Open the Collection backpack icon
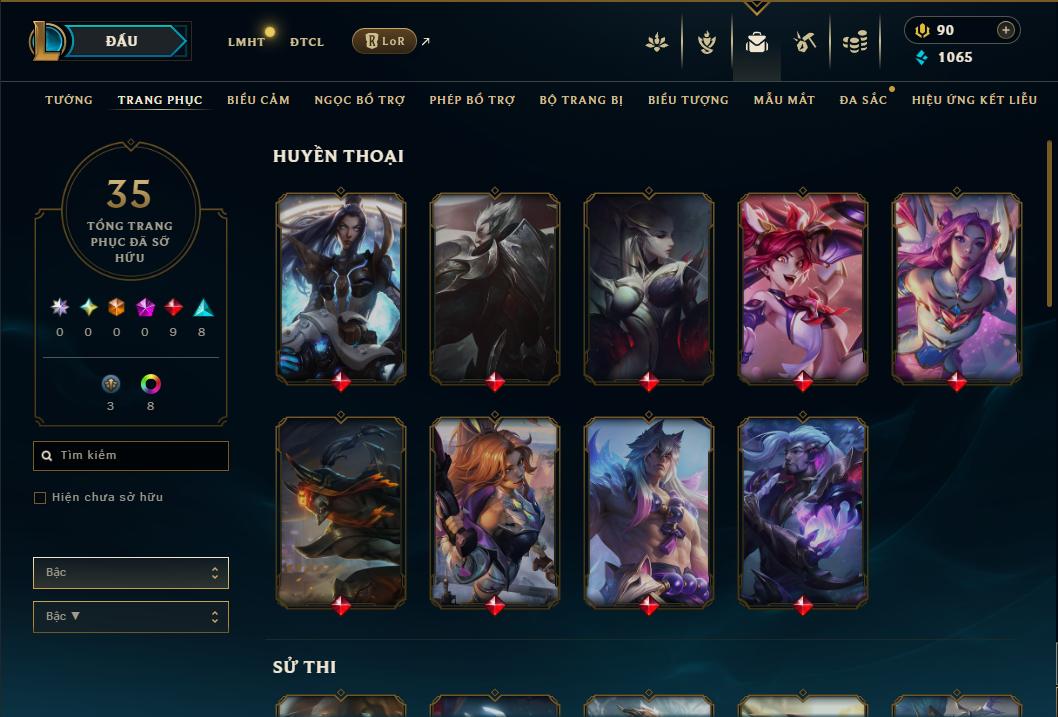This screenshot has width=1058, height=717. (x=757, y=42)
